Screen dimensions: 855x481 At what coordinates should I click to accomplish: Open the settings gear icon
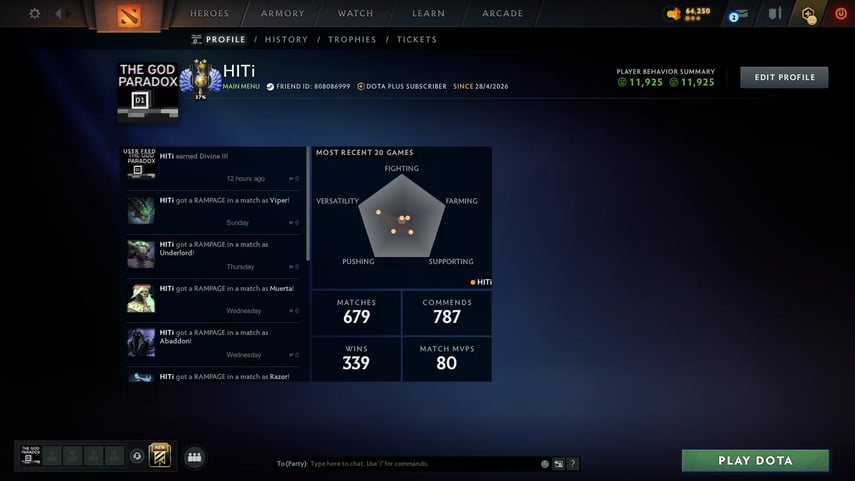point(35,14)
